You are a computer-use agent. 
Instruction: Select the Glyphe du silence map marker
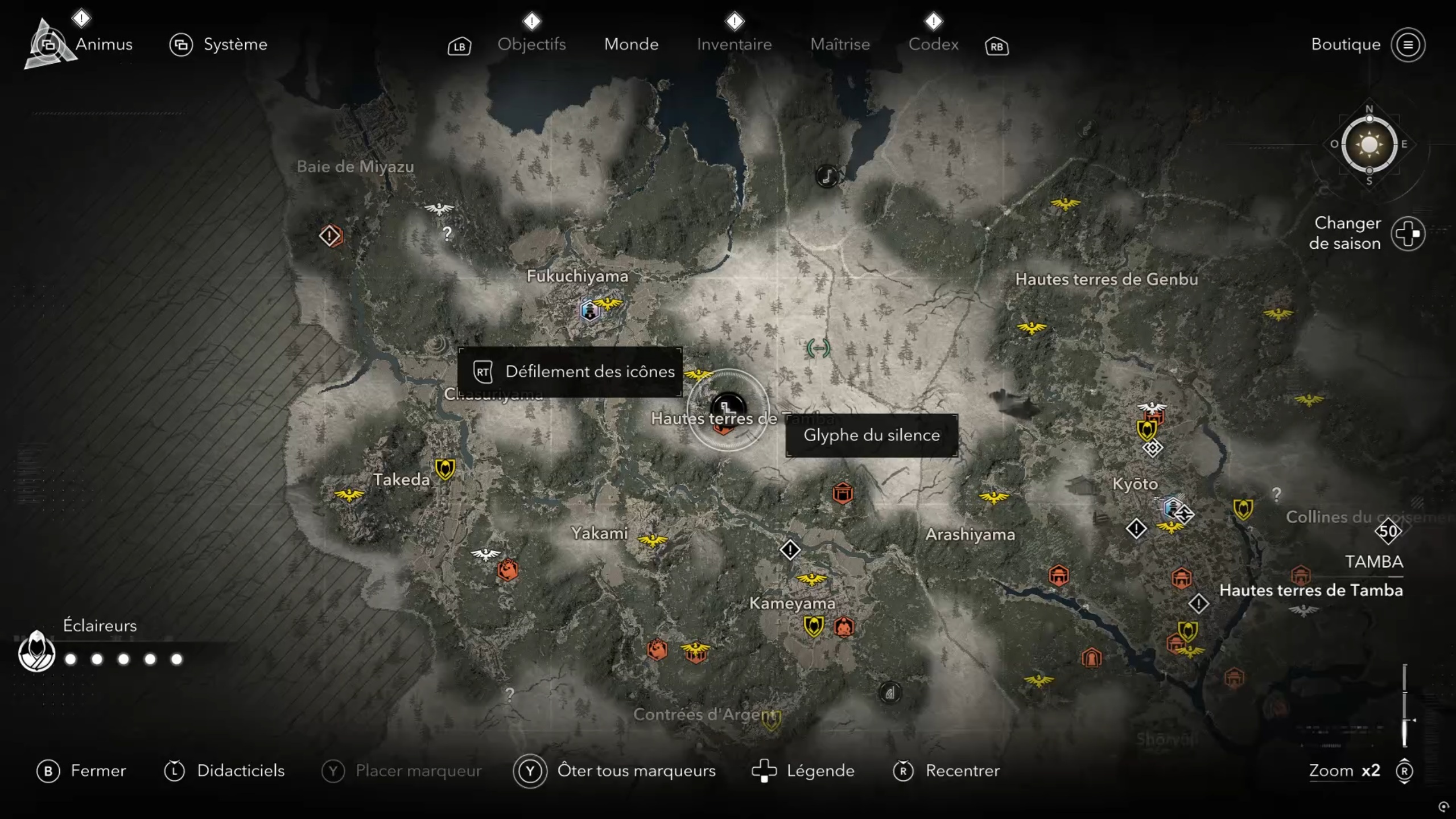(728, 408)
